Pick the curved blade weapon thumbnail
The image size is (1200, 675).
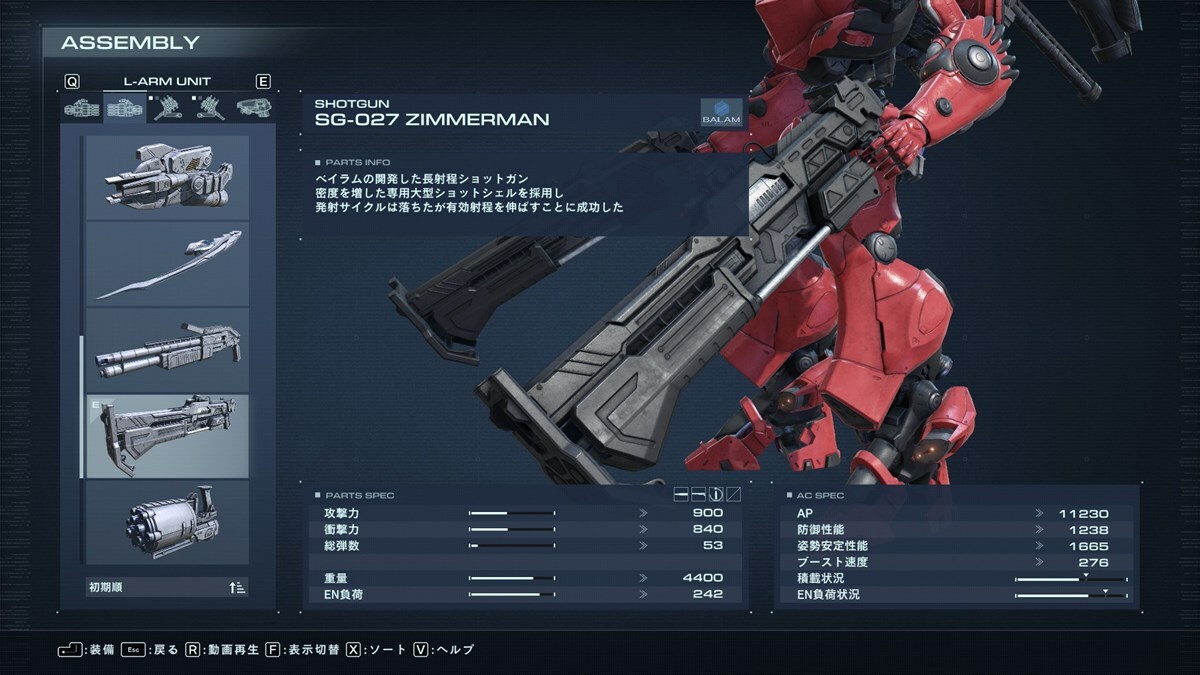point(167,264)
